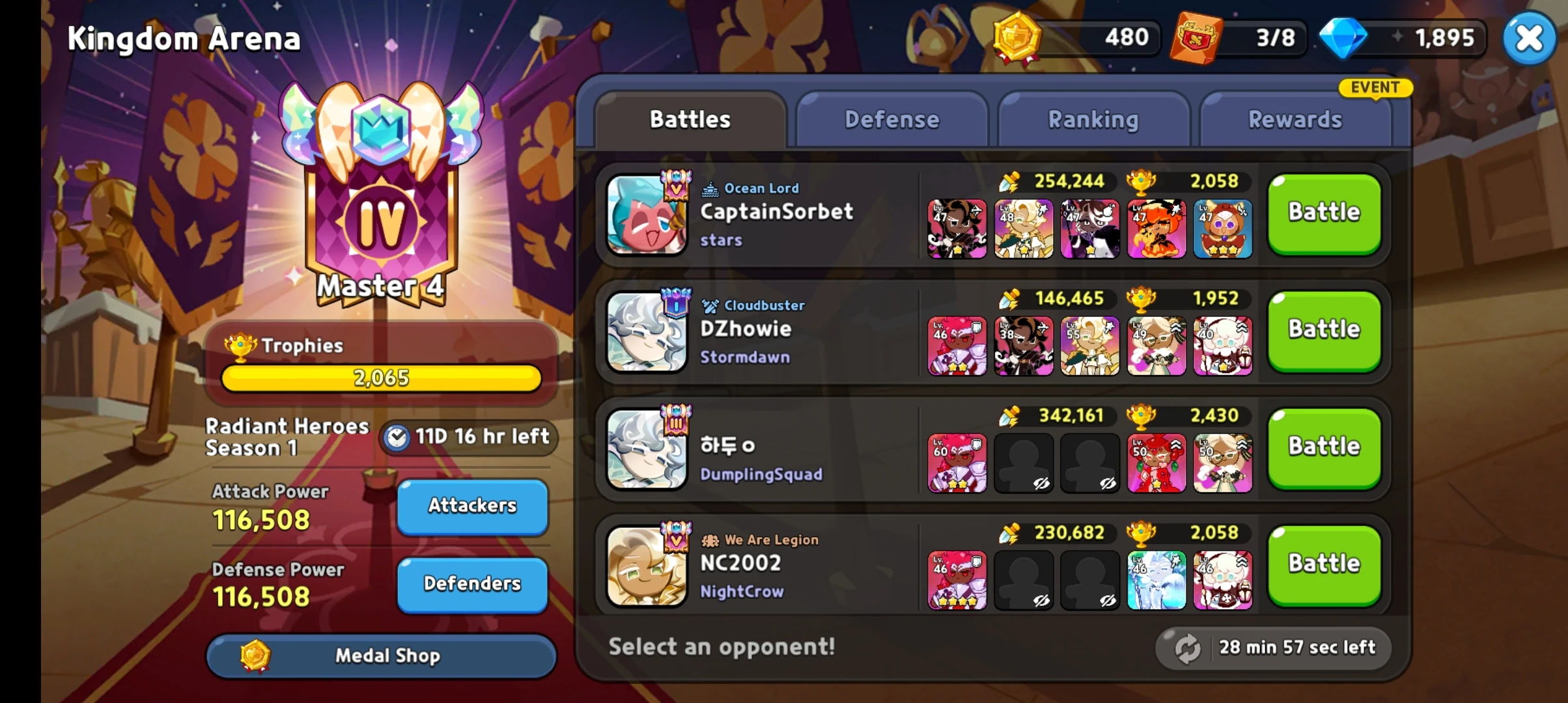Reveal NC2002's hidden second cookie slot

tap(1024, 579)
